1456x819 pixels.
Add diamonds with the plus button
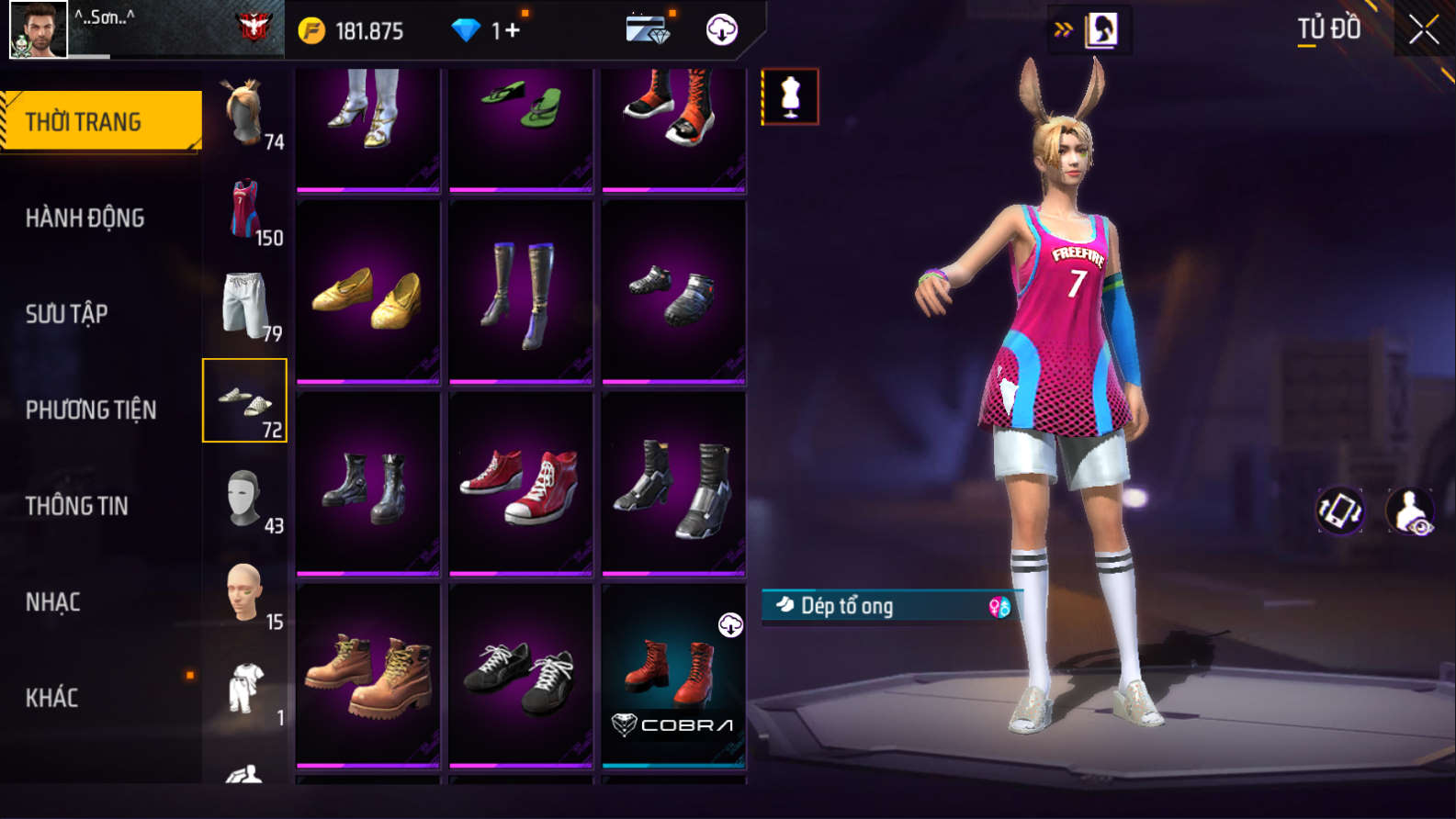point(512,30)
